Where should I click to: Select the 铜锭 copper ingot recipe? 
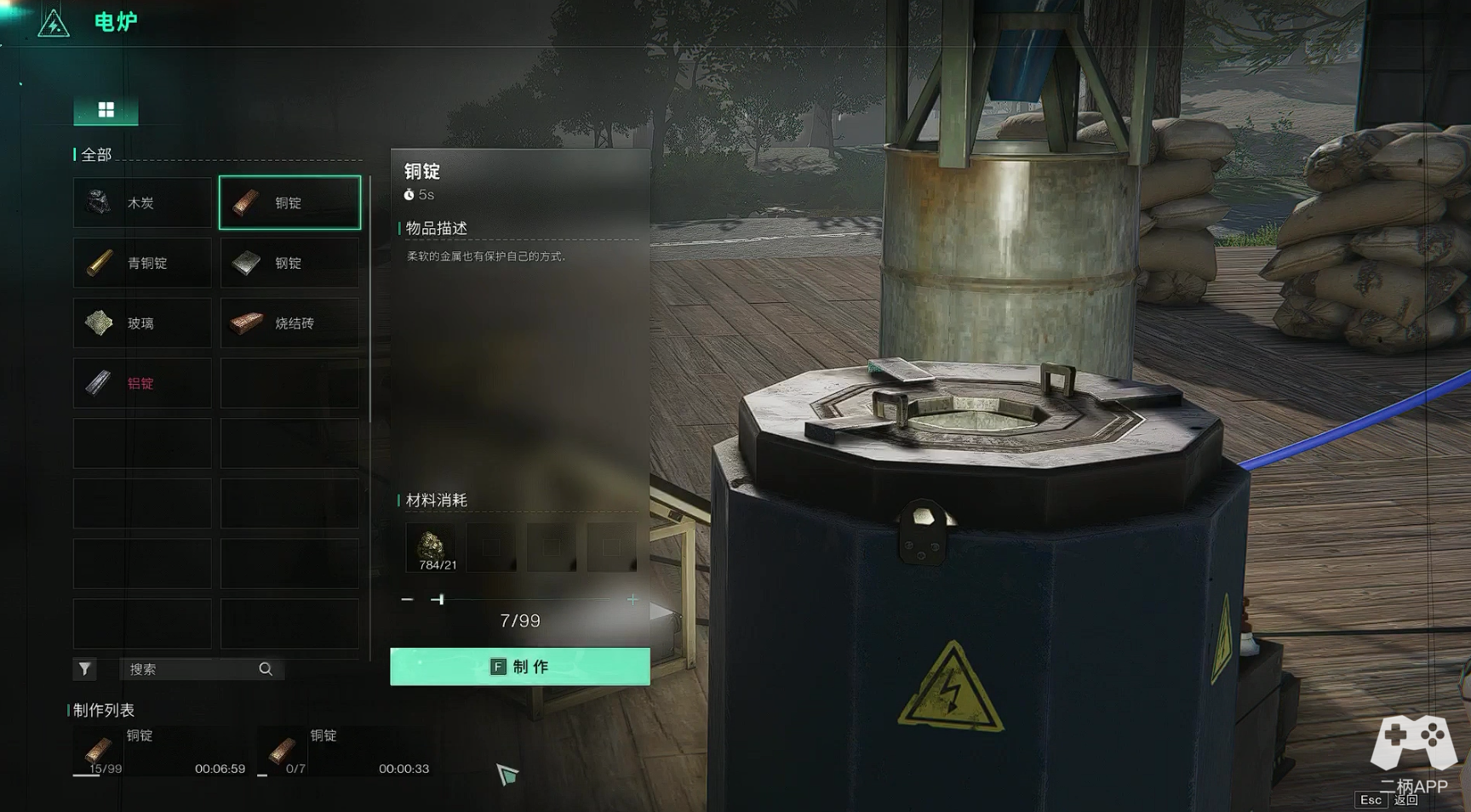(289, 203)
